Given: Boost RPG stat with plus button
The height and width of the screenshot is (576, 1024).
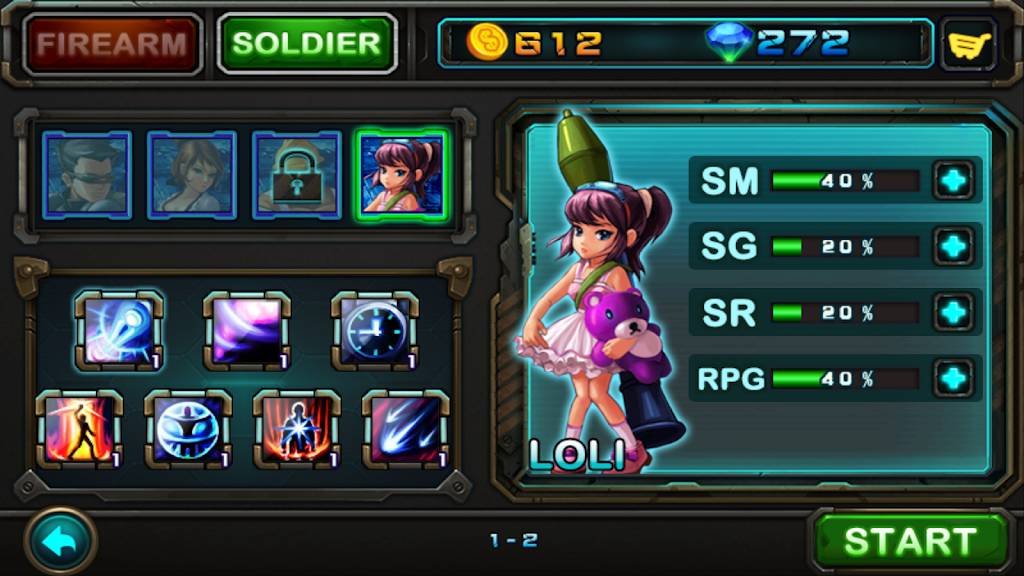Looking at the screenshot, I should [955, 378].
